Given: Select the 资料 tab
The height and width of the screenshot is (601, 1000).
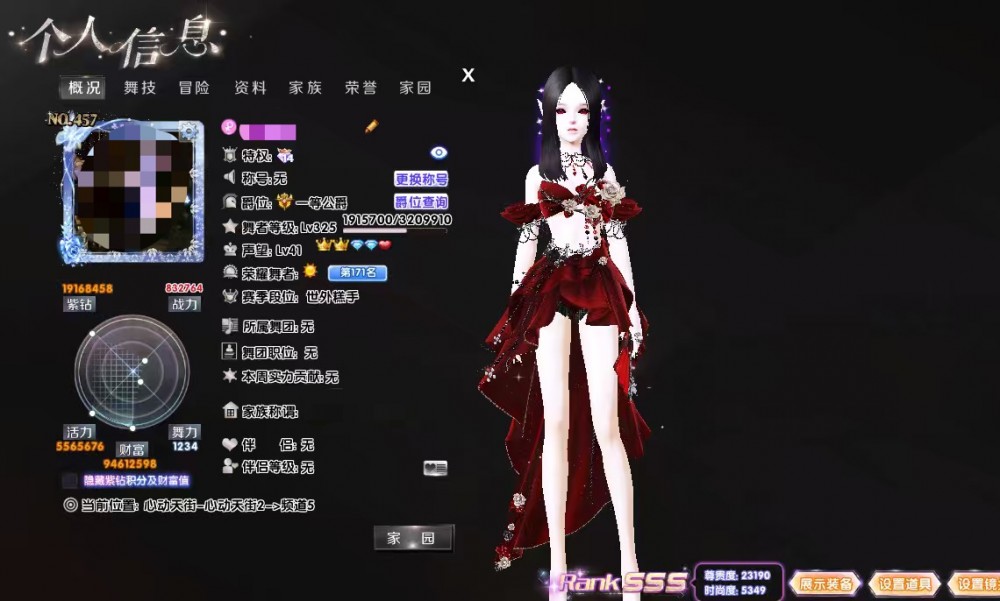Looking at the screenshot, I should pos(250,88).
